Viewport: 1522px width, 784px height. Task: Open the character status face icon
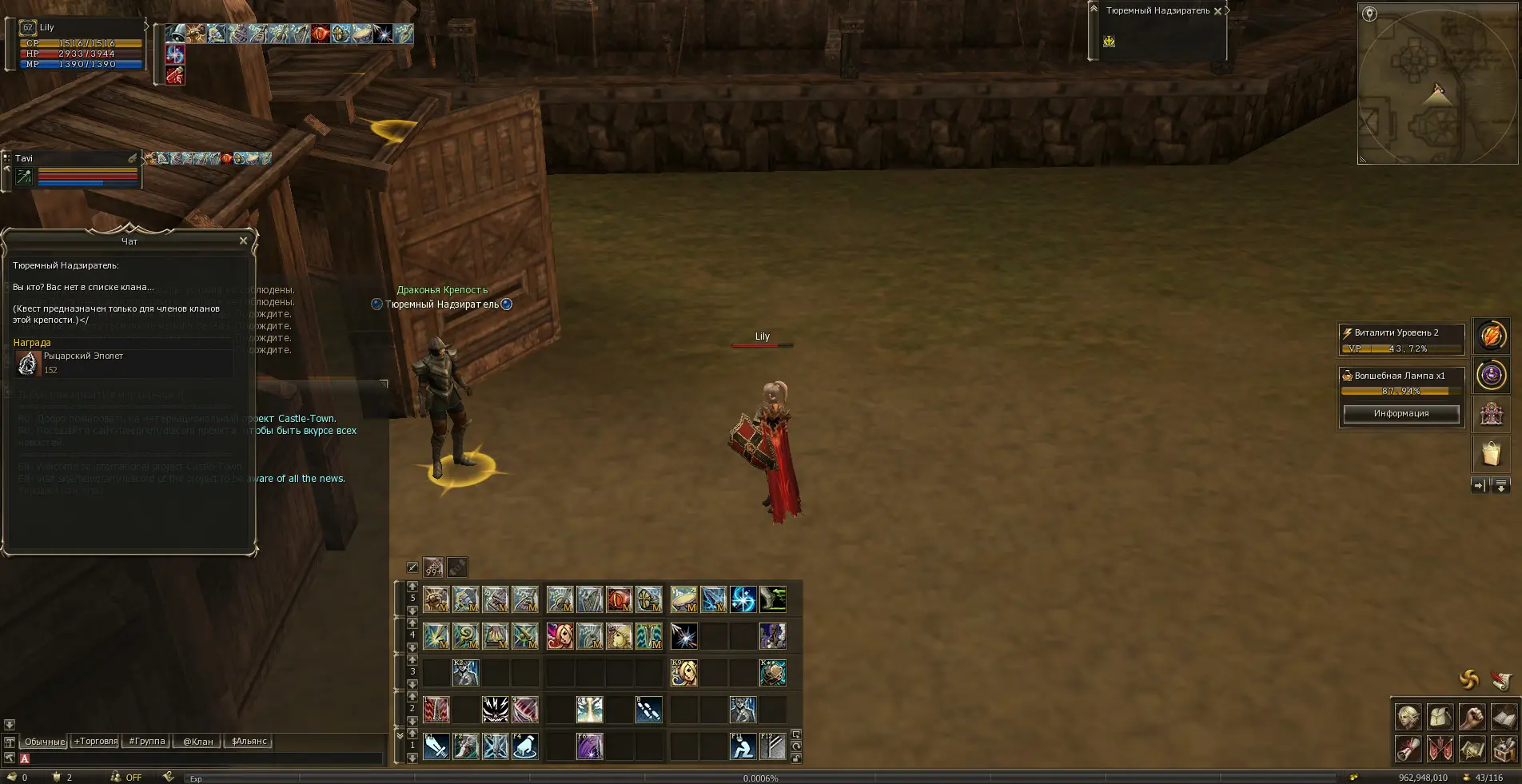click(1408, 717)
